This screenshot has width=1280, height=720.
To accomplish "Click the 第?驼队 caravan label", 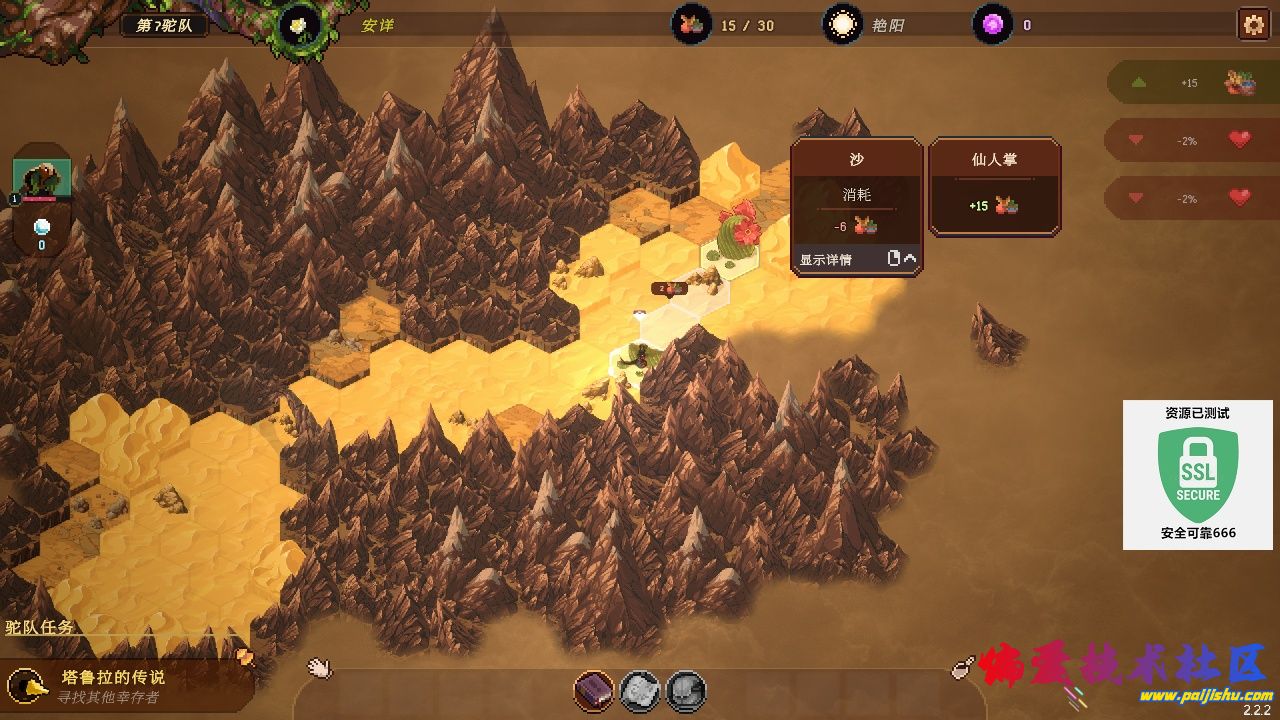I will pos(165,25).
